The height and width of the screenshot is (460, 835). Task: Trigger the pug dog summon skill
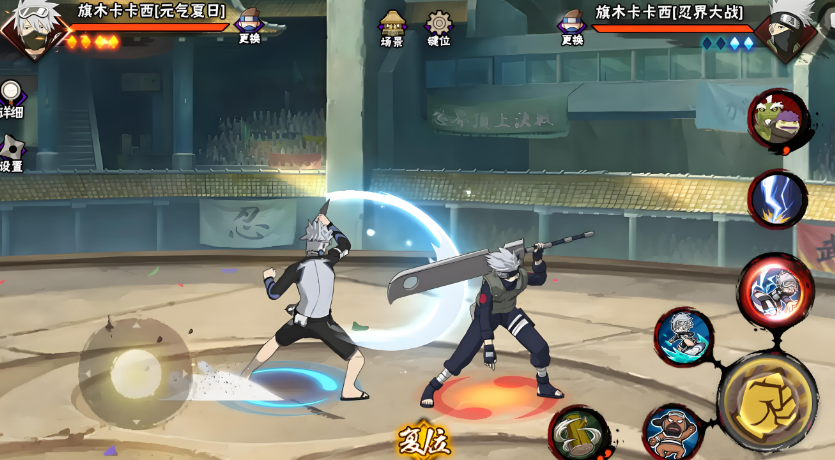point(672,432)
